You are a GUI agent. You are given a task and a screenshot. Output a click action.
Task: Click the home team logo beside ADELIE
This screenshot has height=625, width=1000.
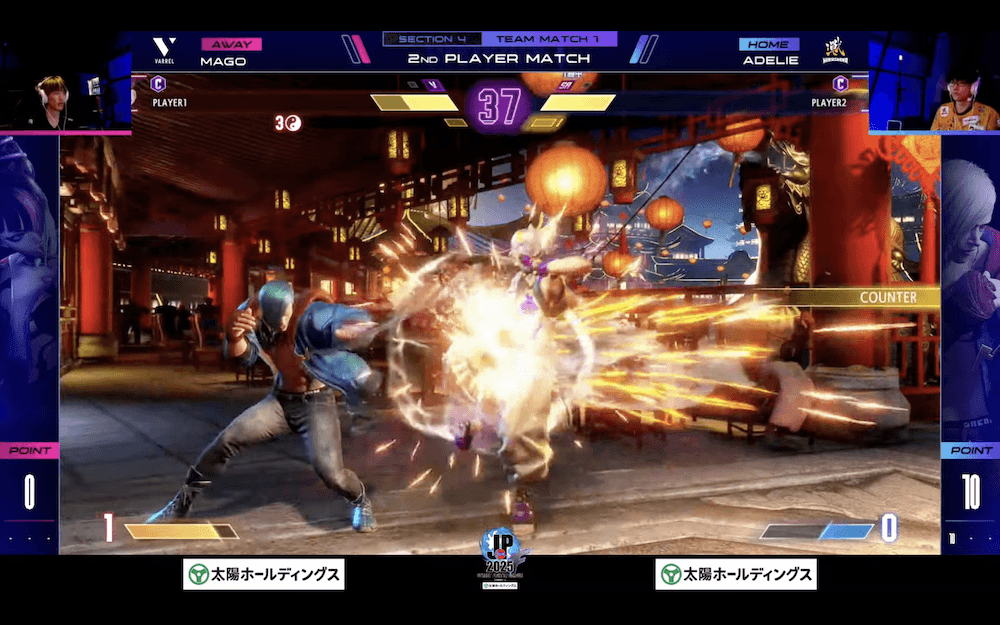834,51
